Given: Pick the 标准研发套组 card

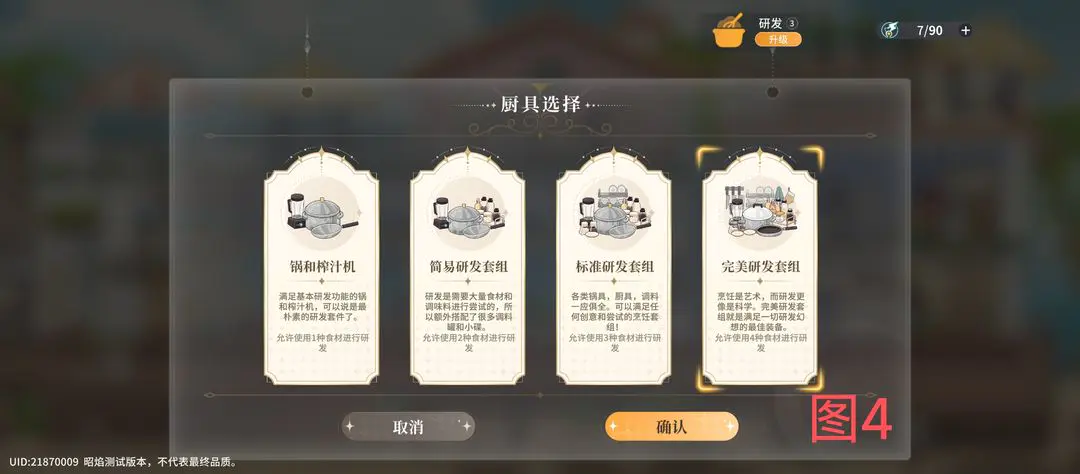Looking at the screenshot, I should 613,267.
